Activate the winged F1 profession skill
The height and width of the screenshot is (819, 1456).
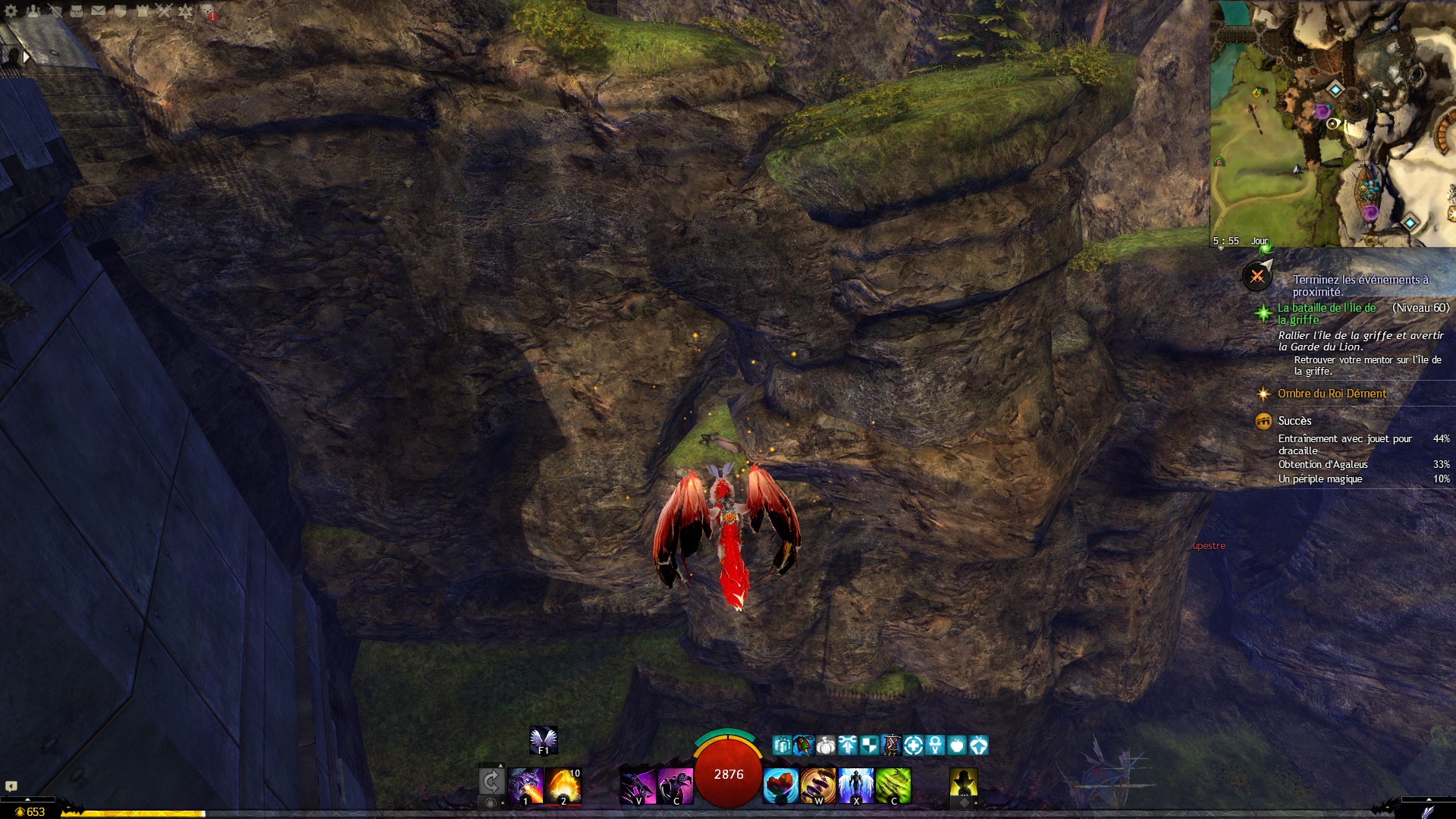543,740
